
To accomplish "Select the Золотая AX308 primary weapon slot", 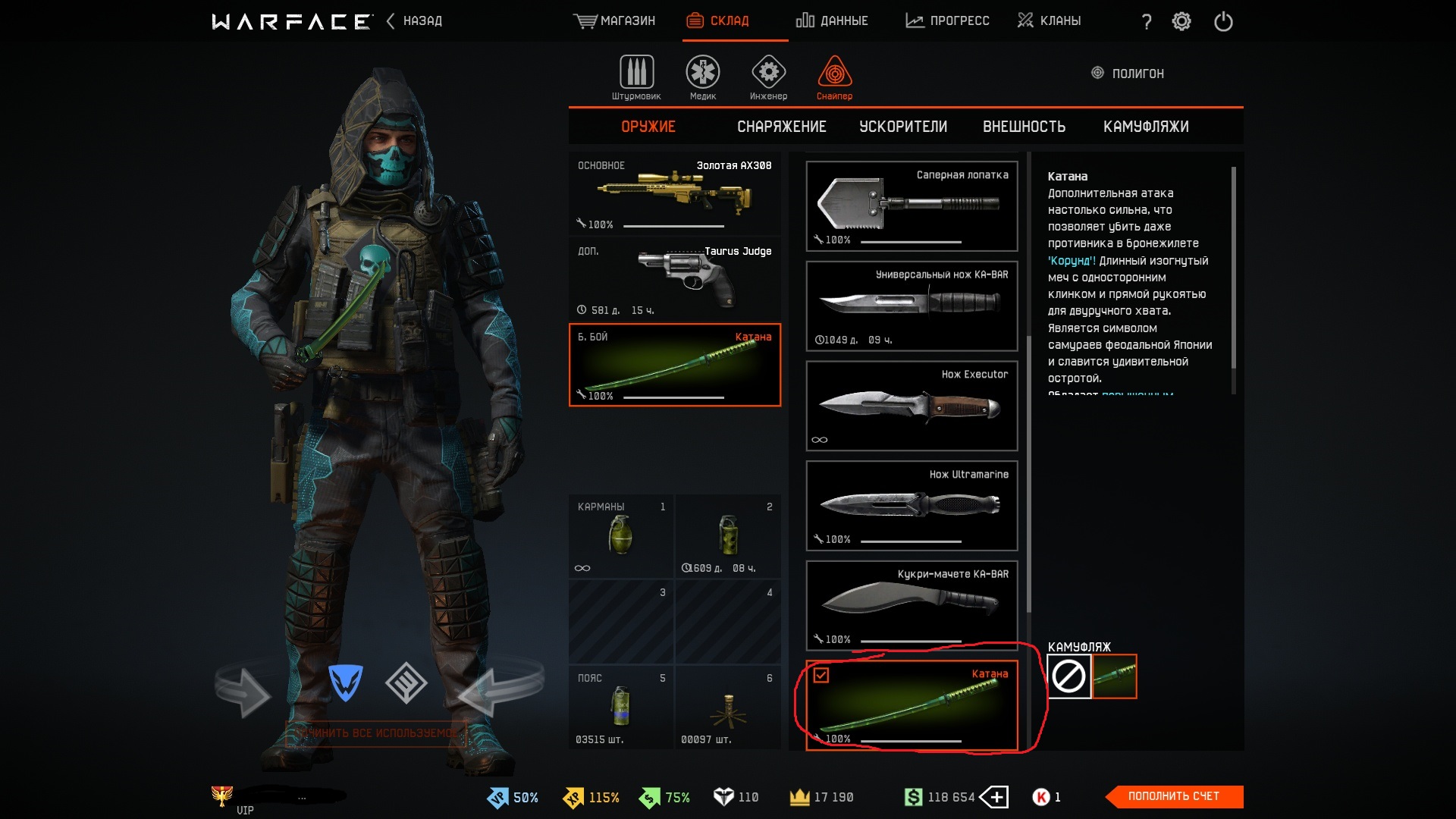I will point(674,194).
